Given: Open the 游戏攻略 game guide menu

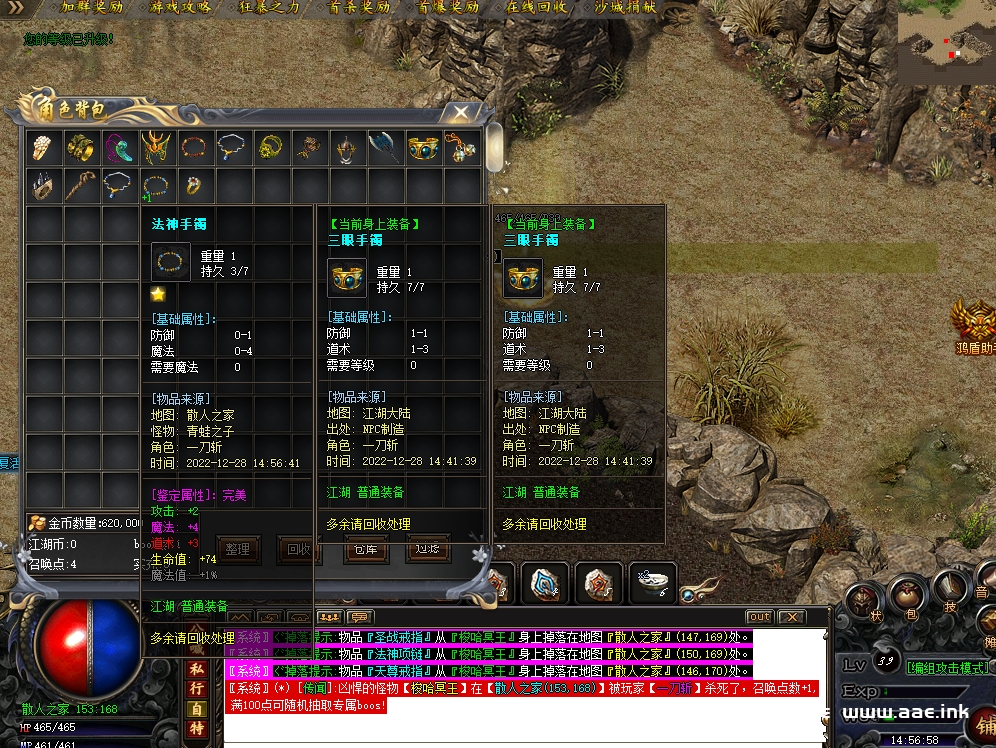Looking at the screenshot, I should [x=181, y=6].
